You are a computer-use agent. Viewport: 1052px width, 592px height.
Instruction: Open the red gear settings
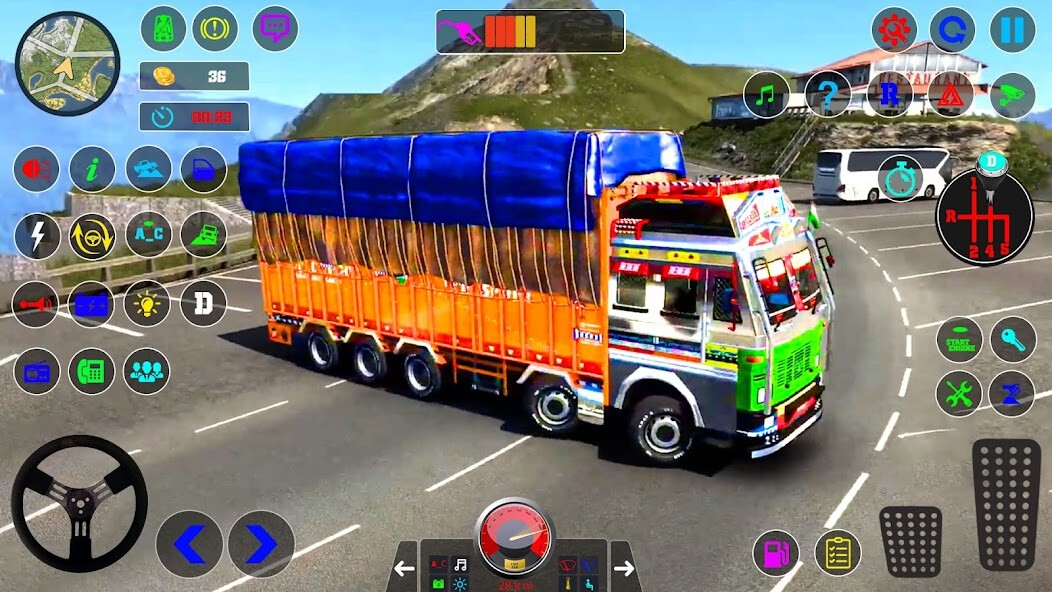[894, 30]
